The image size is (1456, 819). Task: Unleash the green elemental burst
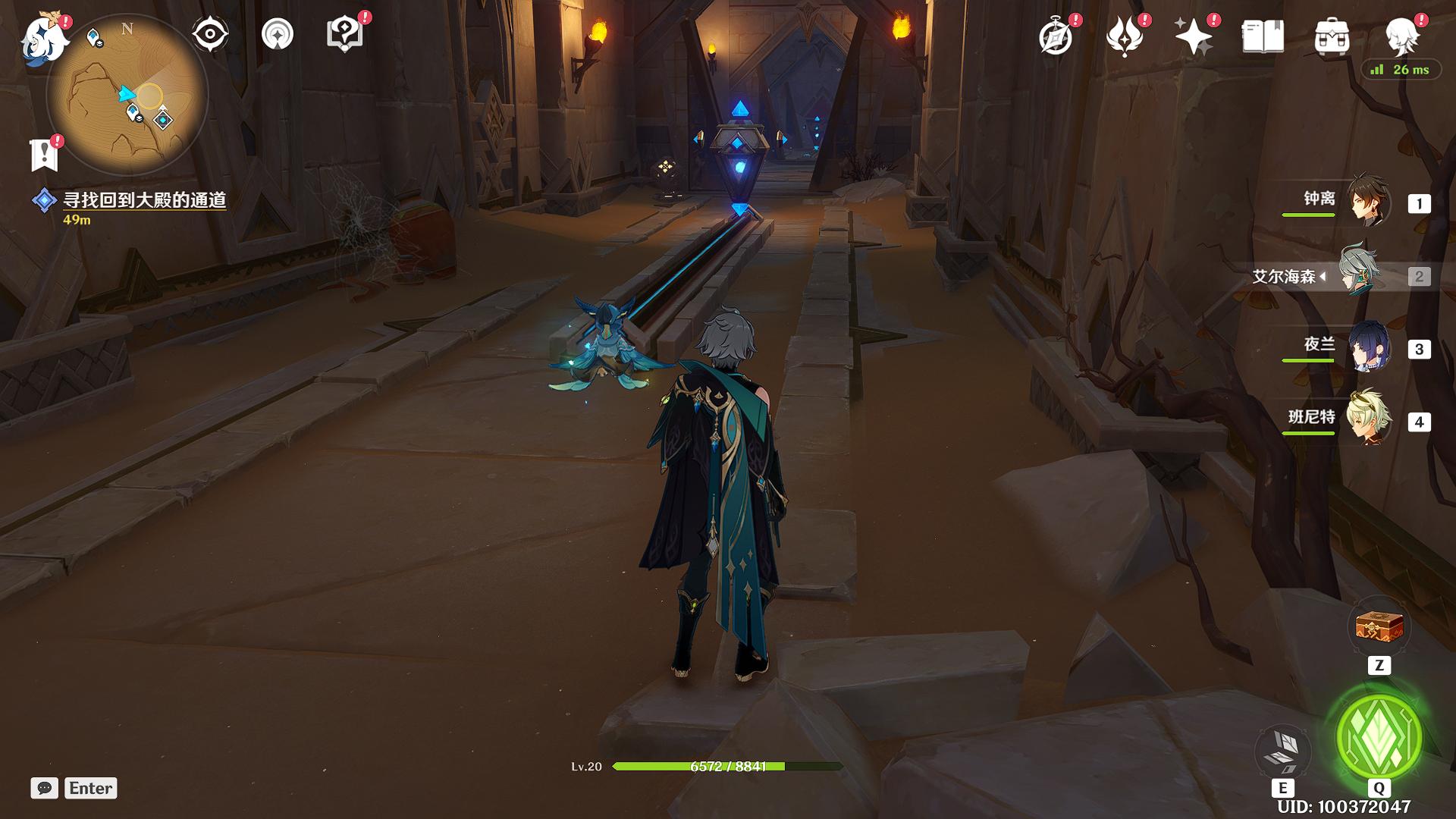[1379, 737]
